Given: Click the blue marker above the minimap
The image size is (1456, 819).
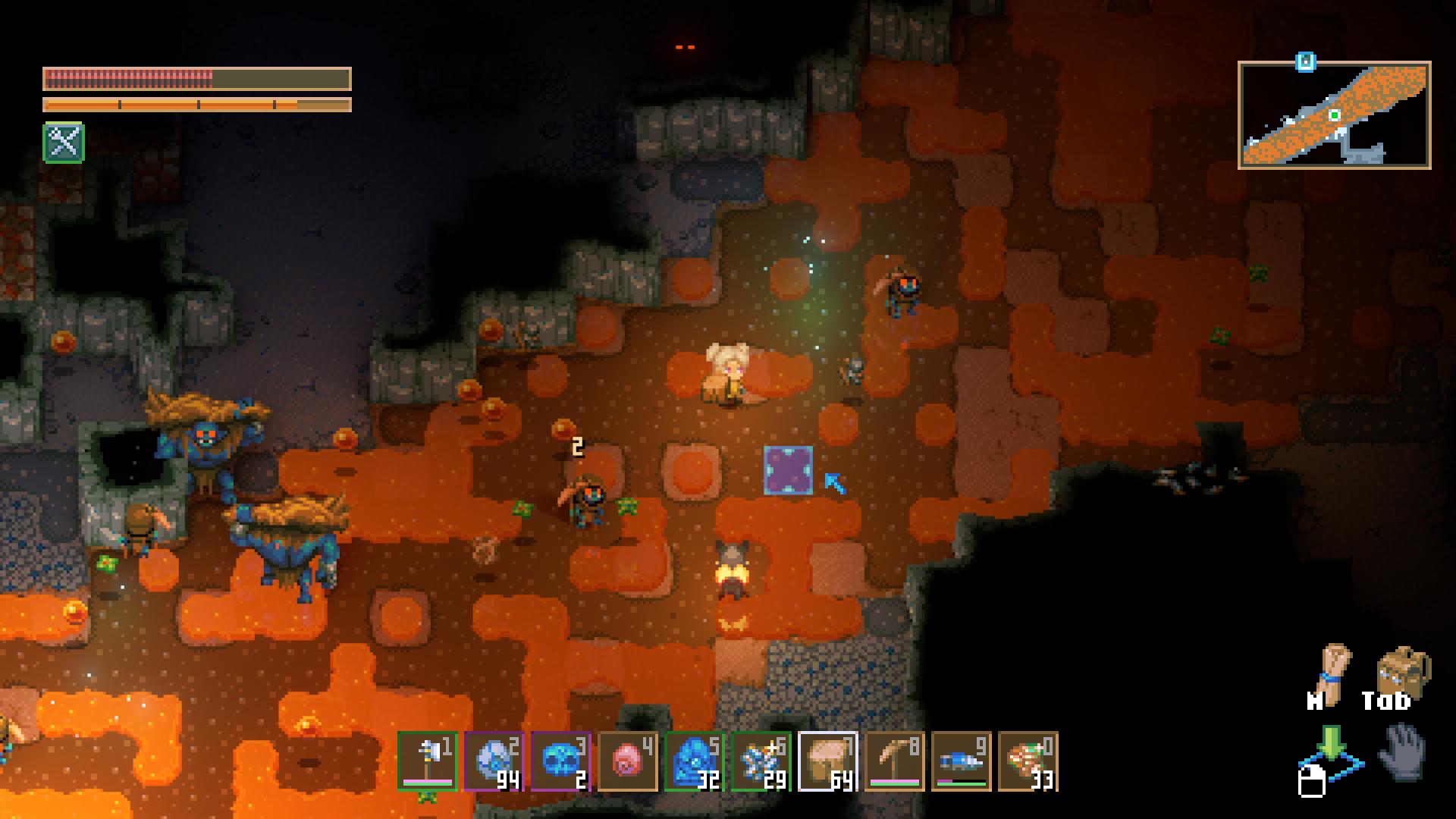Looking at the screenshot, I should tap(1305, 62).
